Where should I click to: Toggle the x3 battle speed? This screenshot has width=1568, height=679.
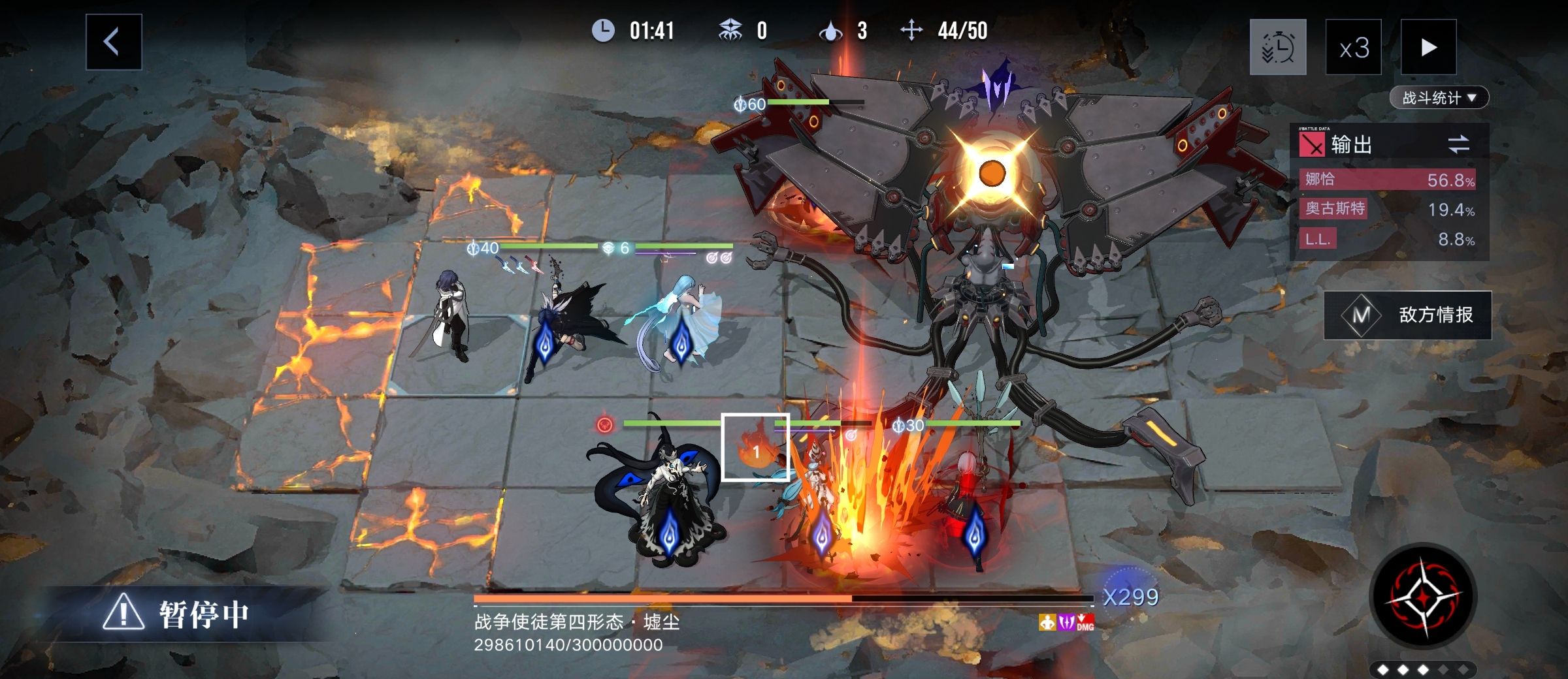coord(1353,48)
